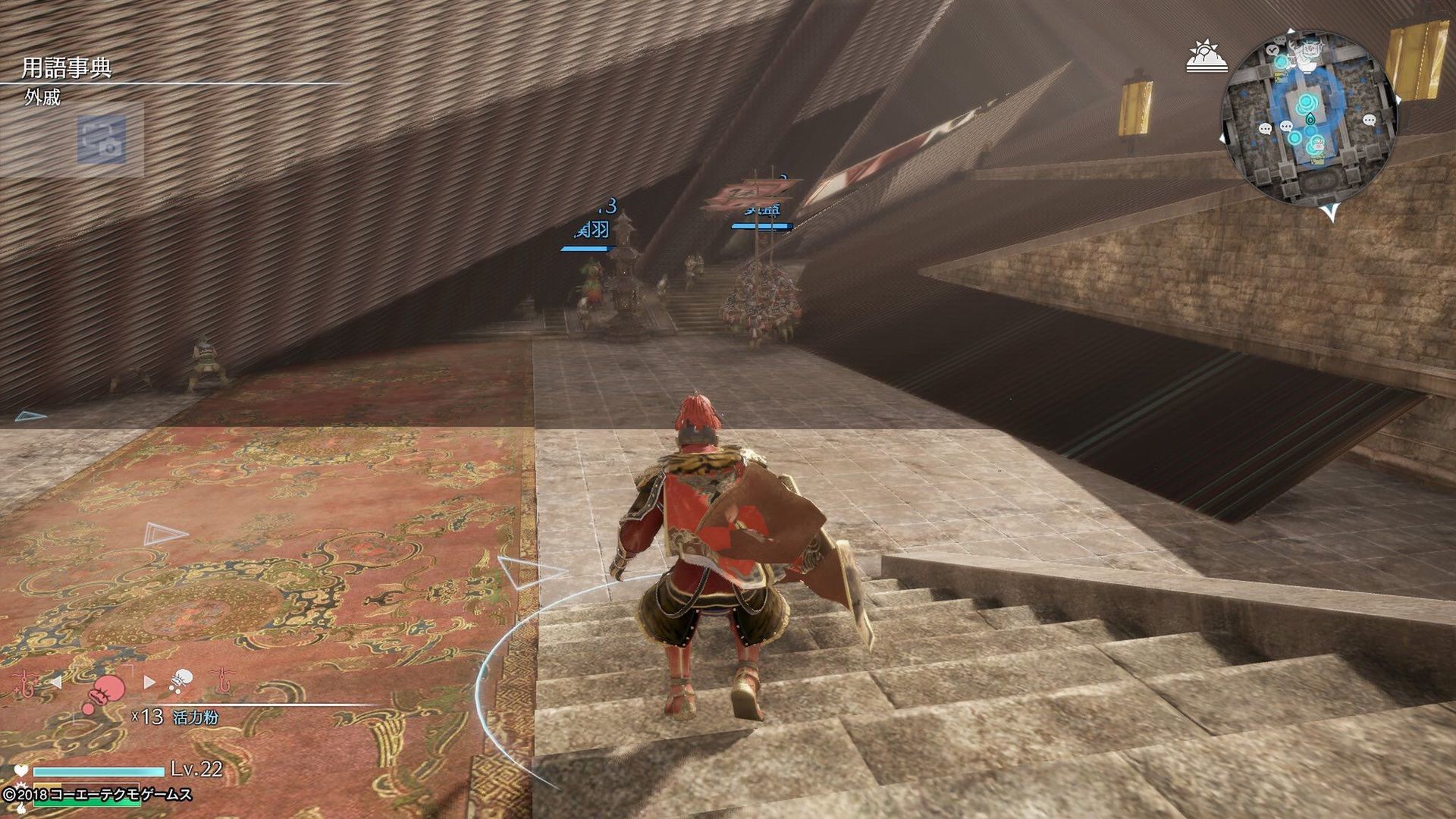Select the checkmark speech bubble on minimap
The height and width of the screenshot is (819, 1456).
(x=1273, y=50)
